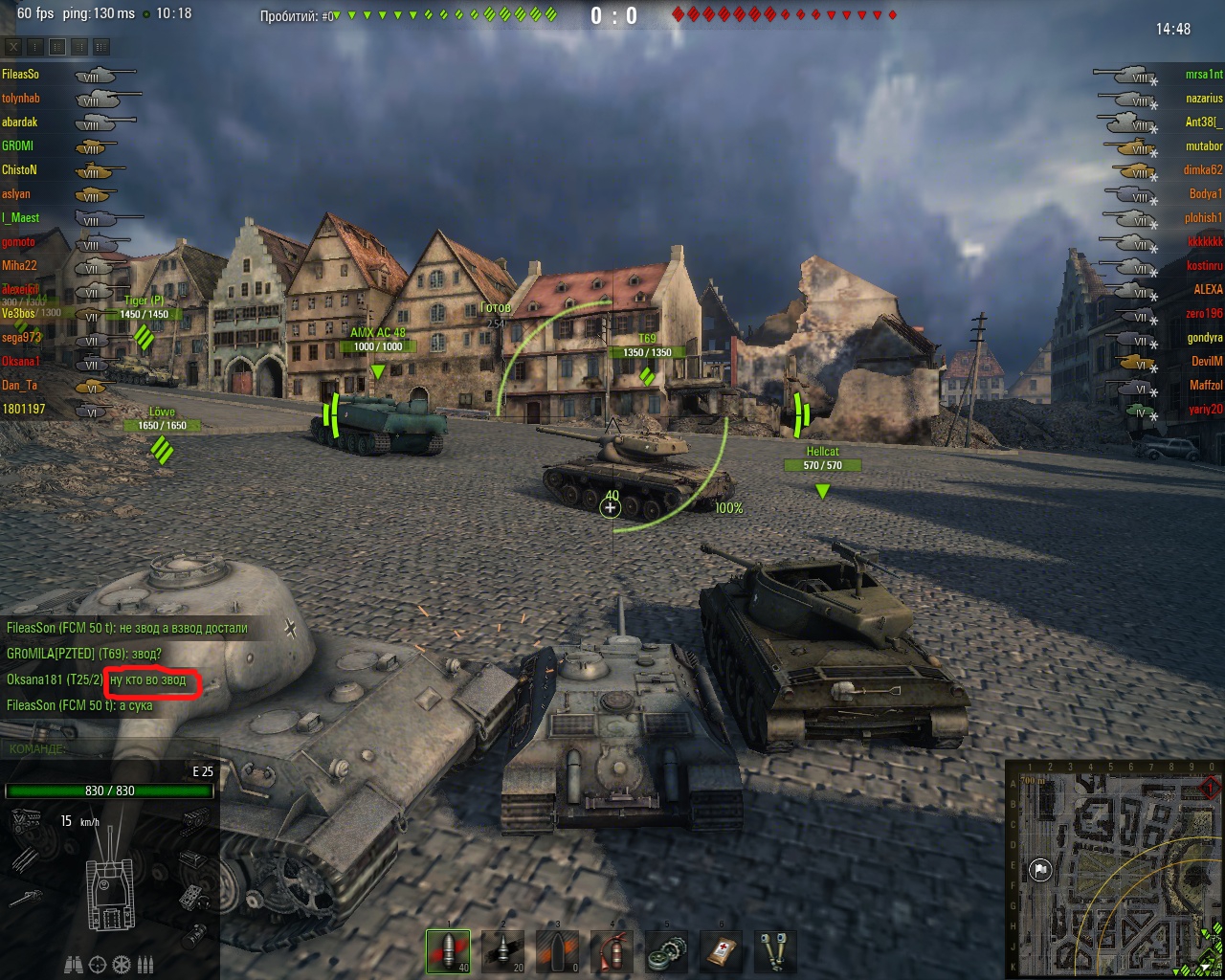
Task: Select enemy player mrsa1nt in the enemy roster
Action: point(1203,75)
